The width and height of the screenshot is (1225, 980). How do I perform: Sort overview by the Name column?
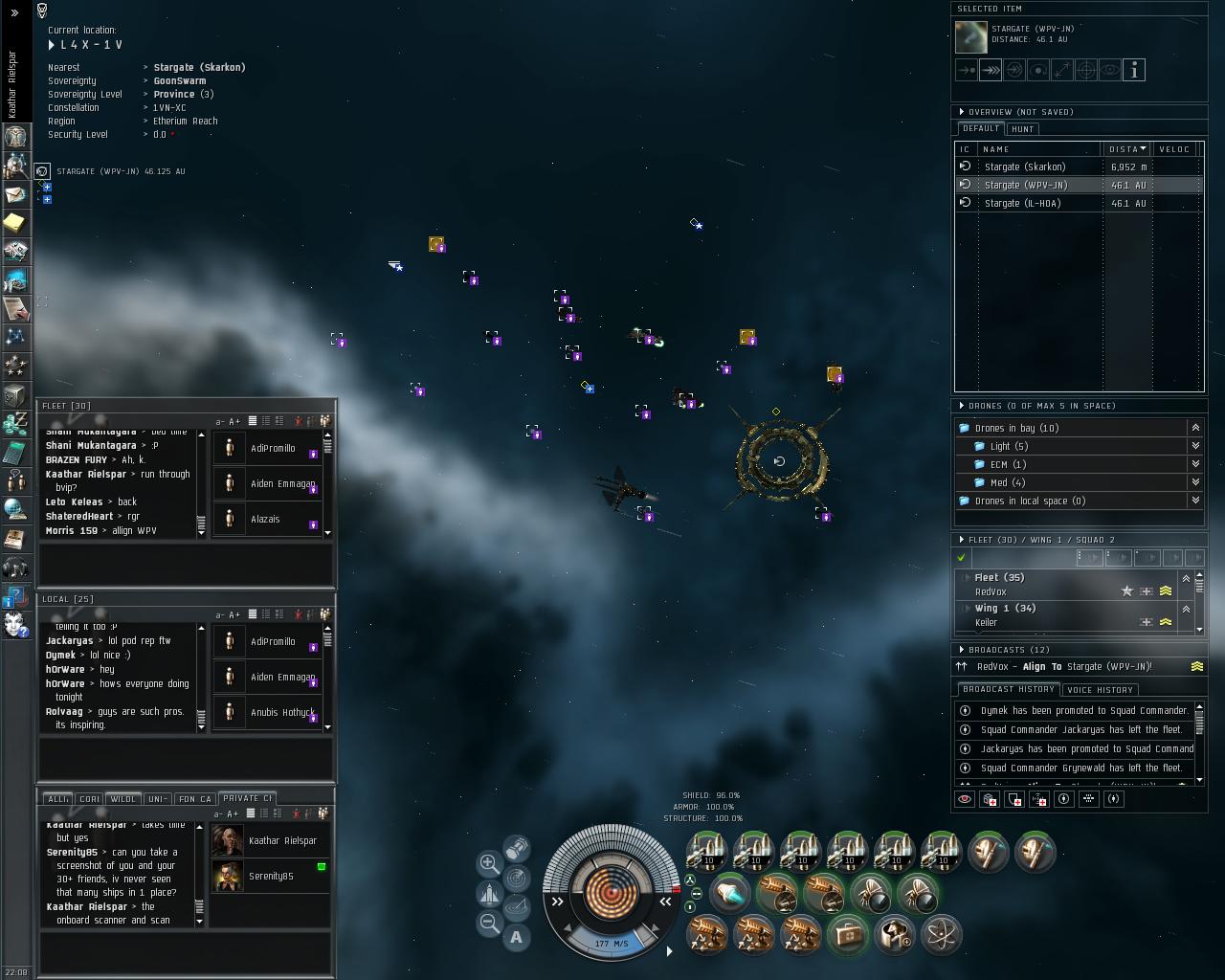(1038, 149)
